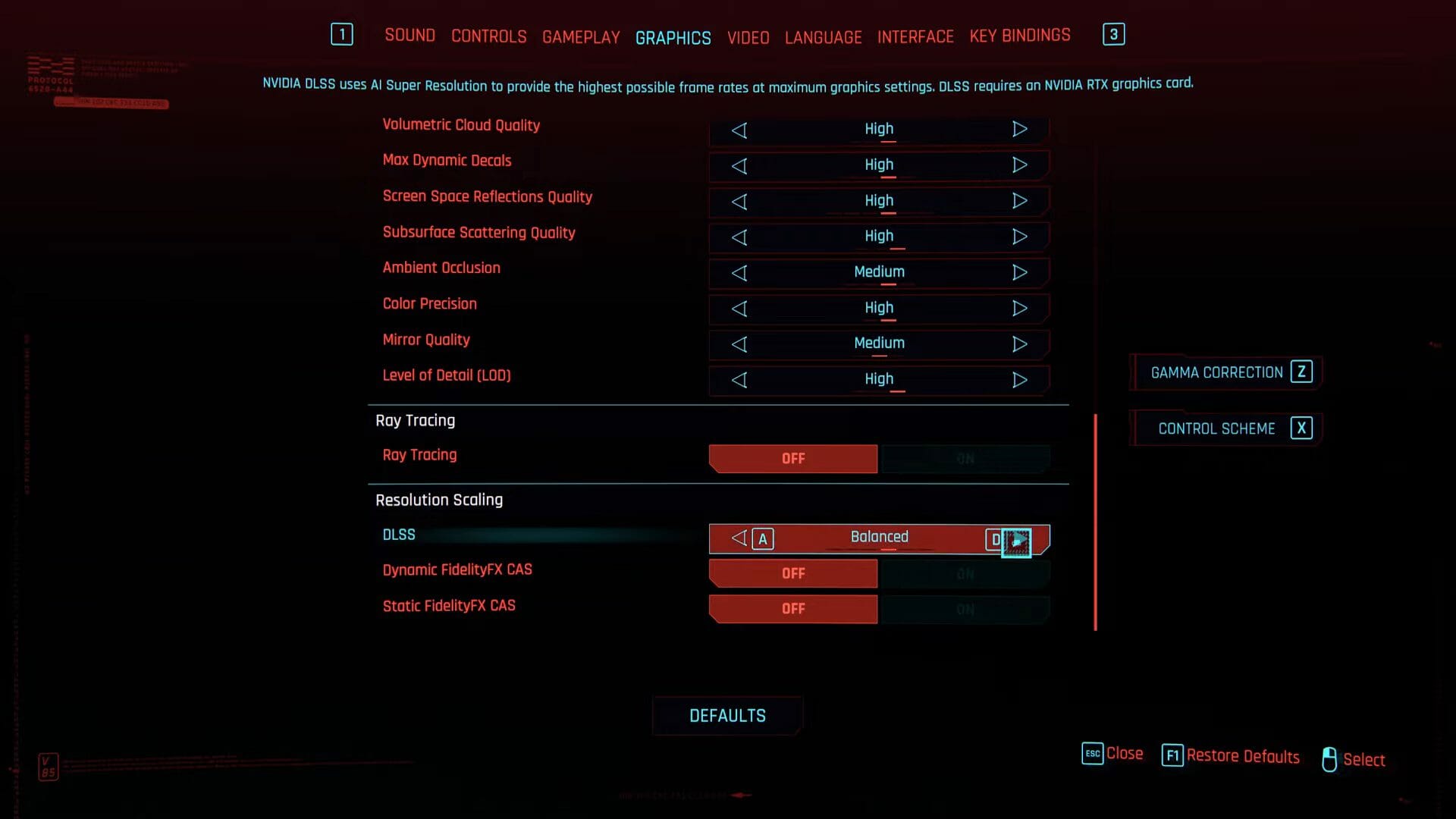
Task: Step down Color Precision with left arrow
Action: click(x=739, y=309)
